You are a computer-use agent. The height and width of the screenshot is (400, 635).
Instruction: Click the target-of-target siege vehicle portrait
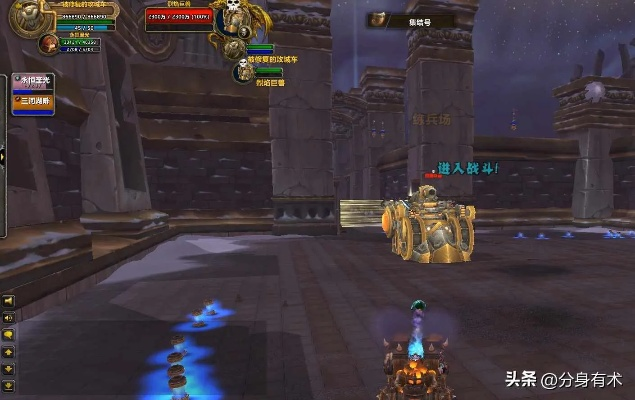pyautogui.click(x=235, y=48)
